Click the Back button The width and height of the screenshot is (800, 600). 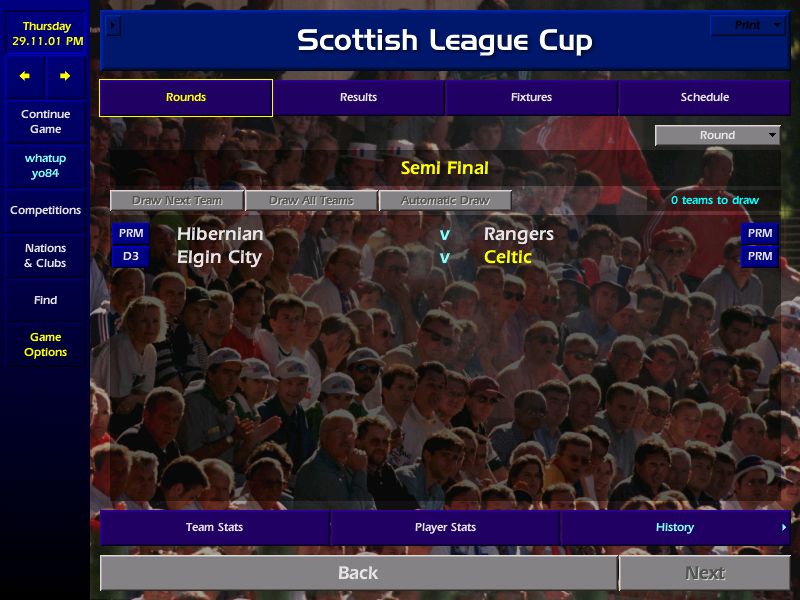coord(358,573)
